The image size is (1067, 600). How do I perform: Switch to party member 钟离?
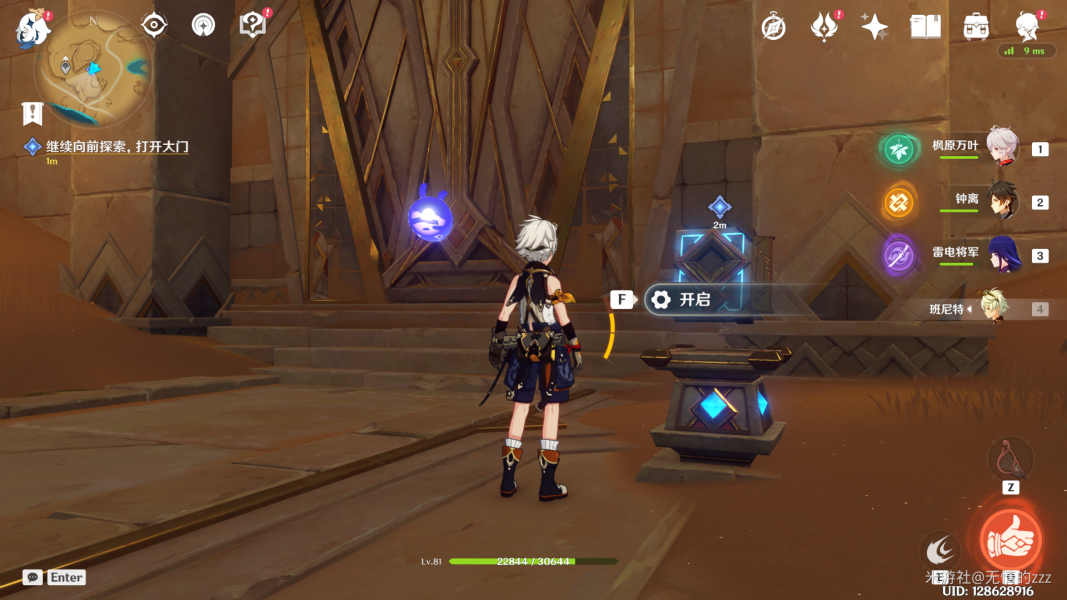(1001, 201)
